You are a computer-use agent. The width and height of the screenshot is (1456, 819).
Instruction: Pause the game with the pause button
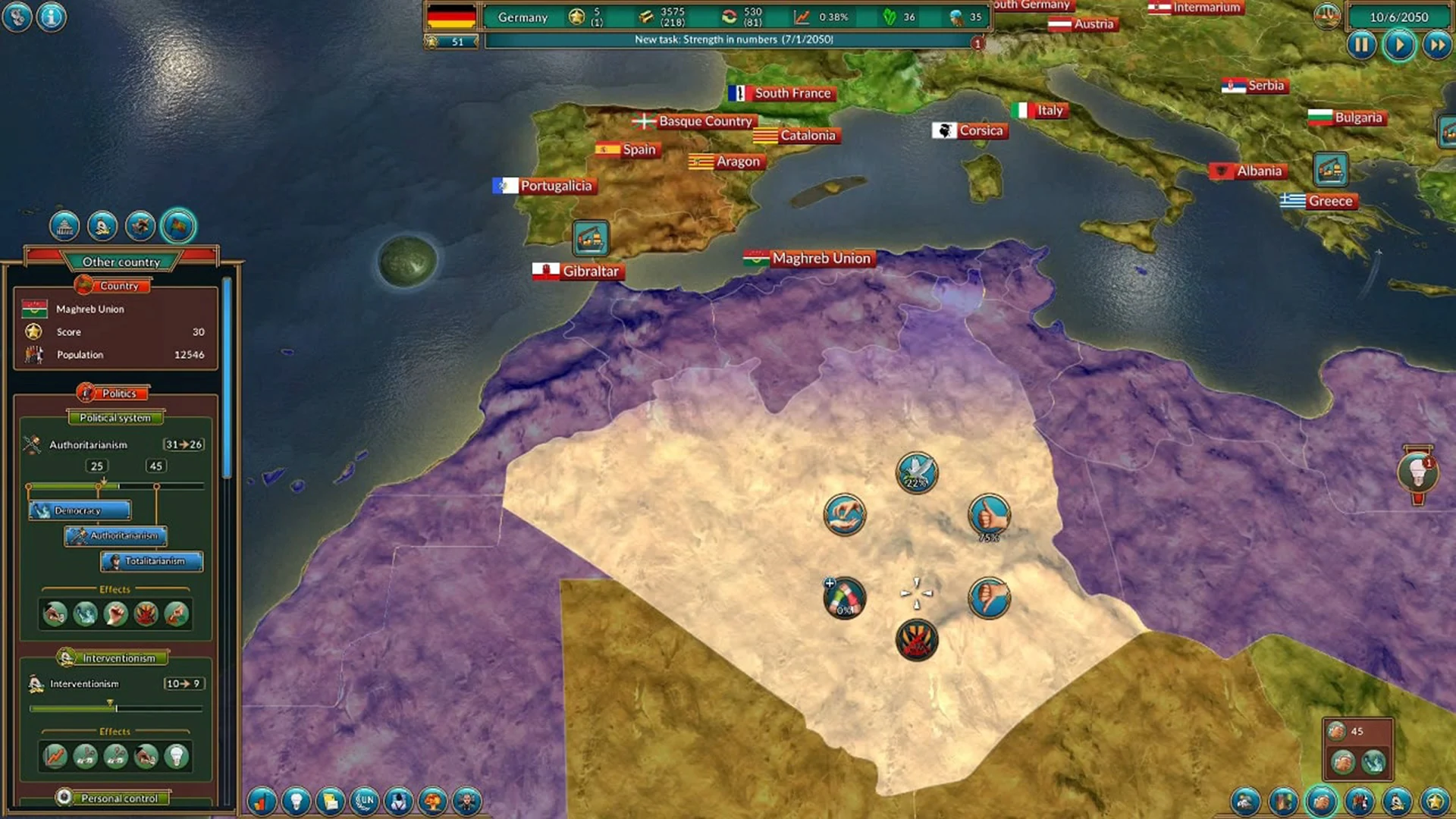(x=1362, y=45)
